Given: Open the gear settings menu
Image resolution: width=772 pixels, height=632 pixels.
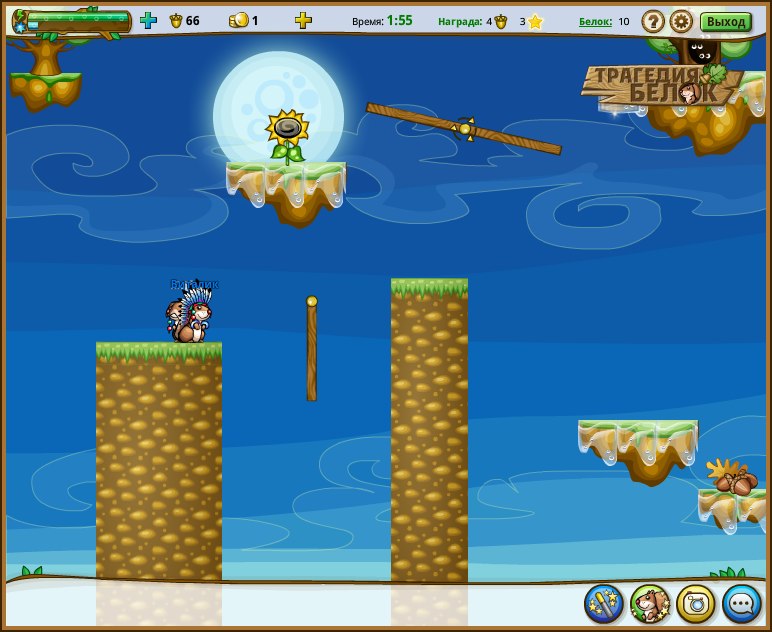Looking at the screenshot, I should 681,21.
